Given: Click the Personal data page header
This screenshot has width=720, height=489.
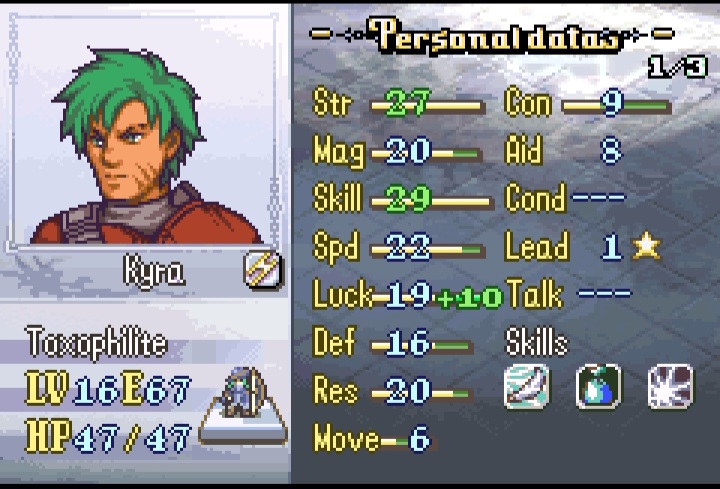Looking at the screenshot, I should [x=497, y=36].
